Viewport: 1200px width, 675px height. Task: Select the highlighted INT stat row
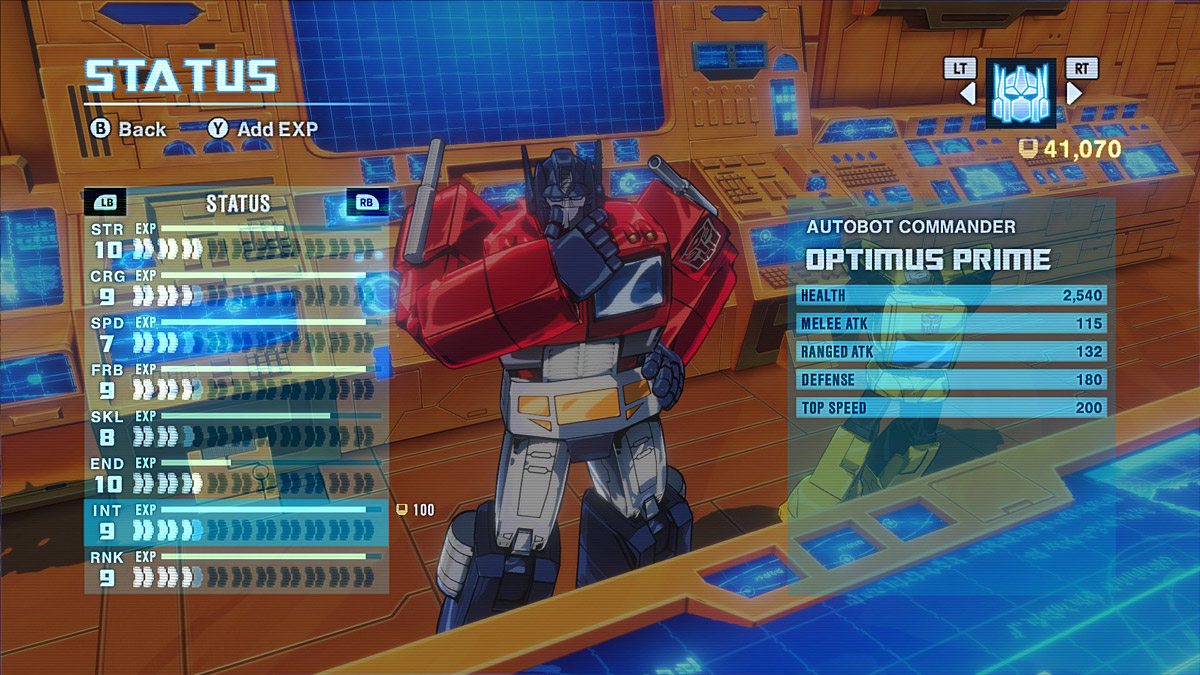[236, 521]
